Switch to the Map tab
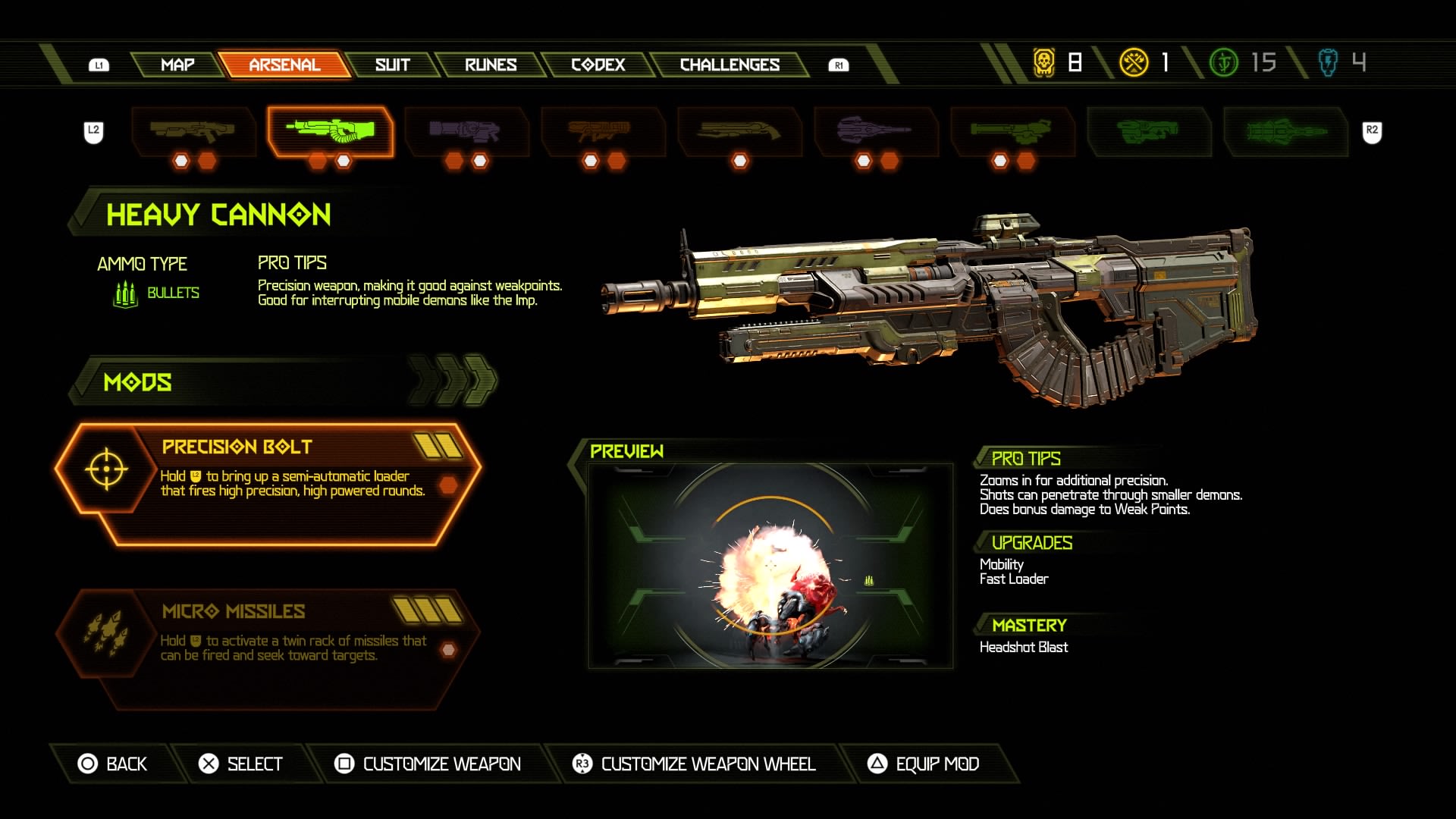Image resolution: width=1456 pixels, height=819 pixels. [177, 64]
